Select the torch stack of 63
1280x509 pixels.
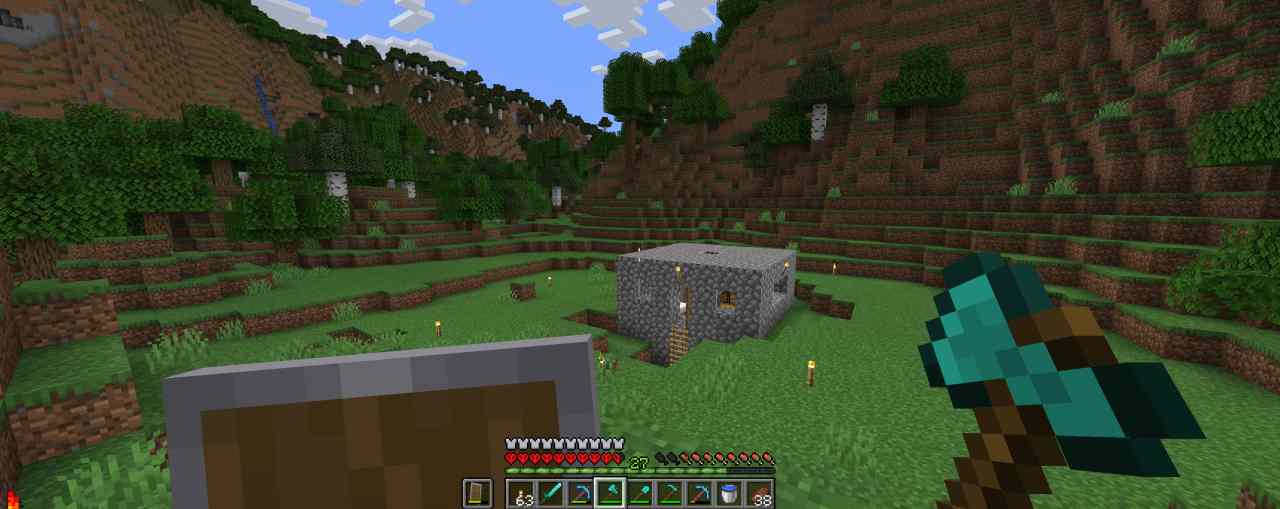coord(521,493)
